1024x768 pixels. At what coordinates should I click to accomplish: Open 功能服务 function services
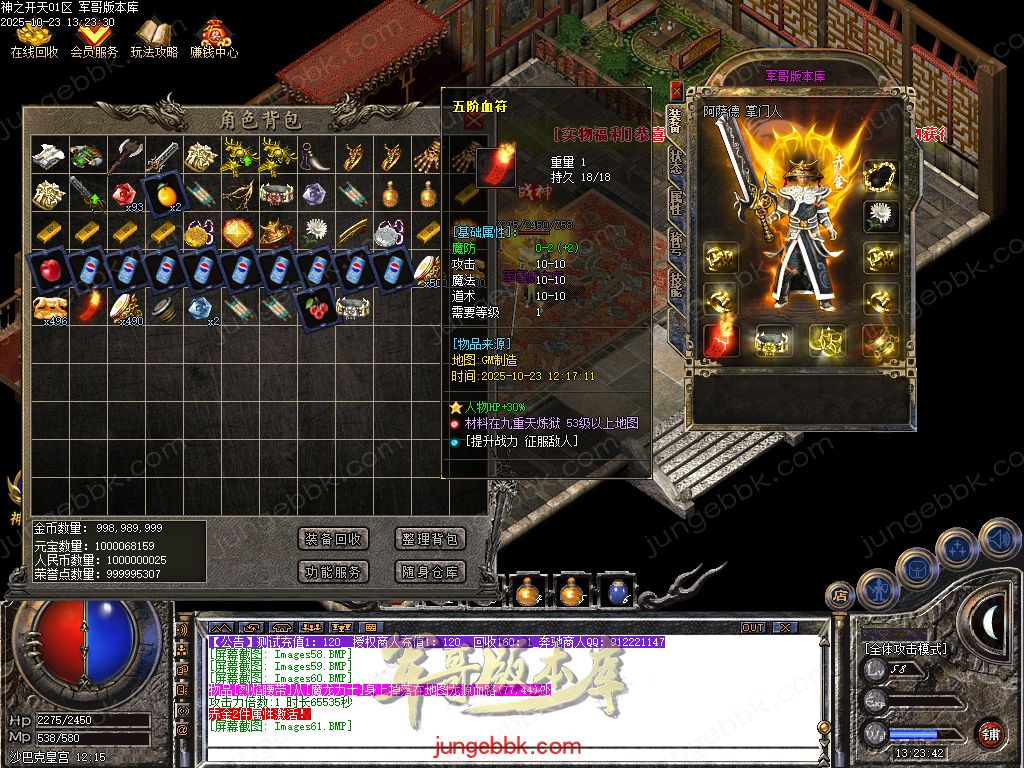[x=334, y=572]
